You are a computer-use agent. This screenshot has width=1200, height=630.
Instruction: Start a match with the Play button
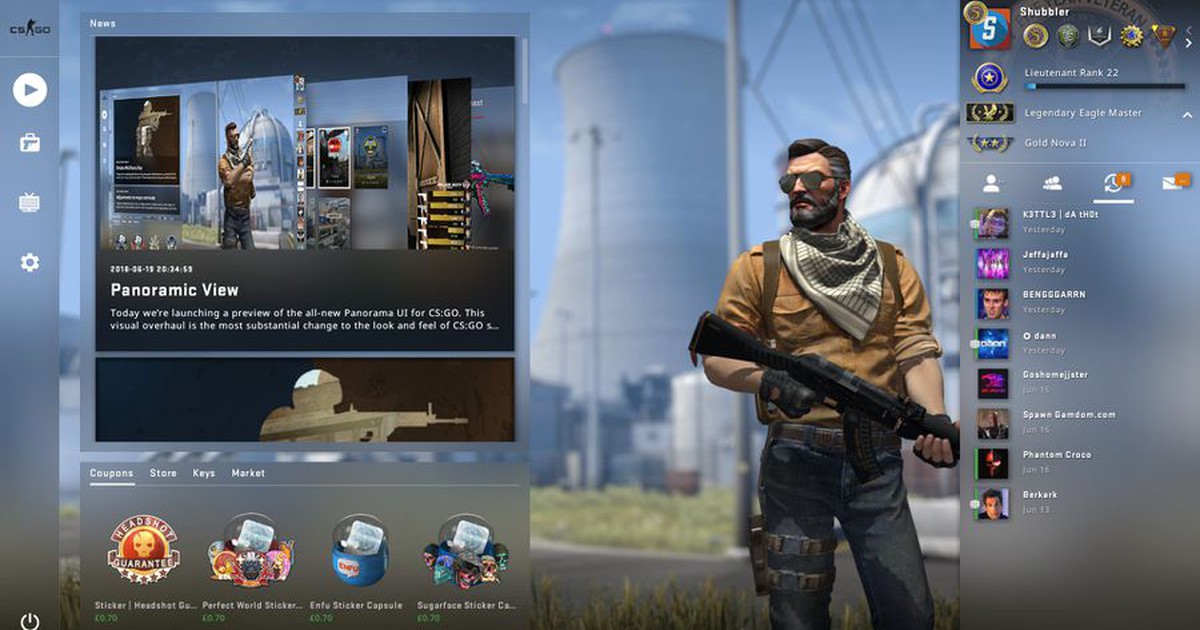(30, 91)
